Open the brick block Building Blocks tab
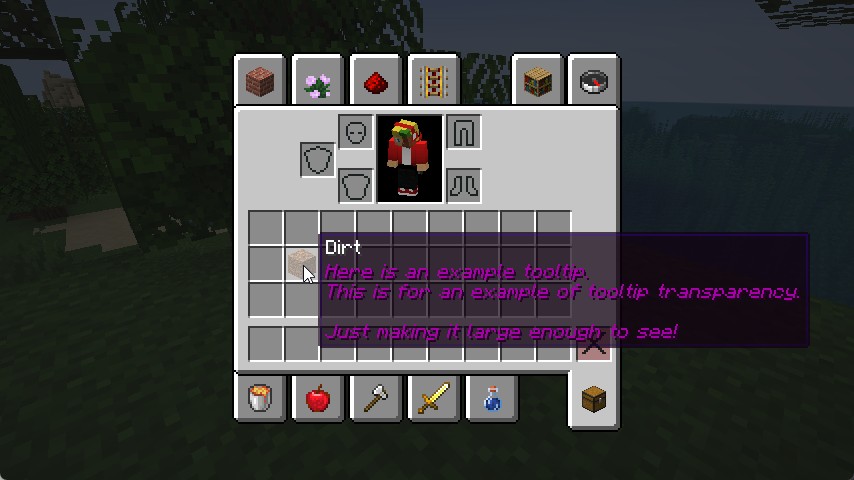This screenshot has height=480, width=854. coord(261,81)
